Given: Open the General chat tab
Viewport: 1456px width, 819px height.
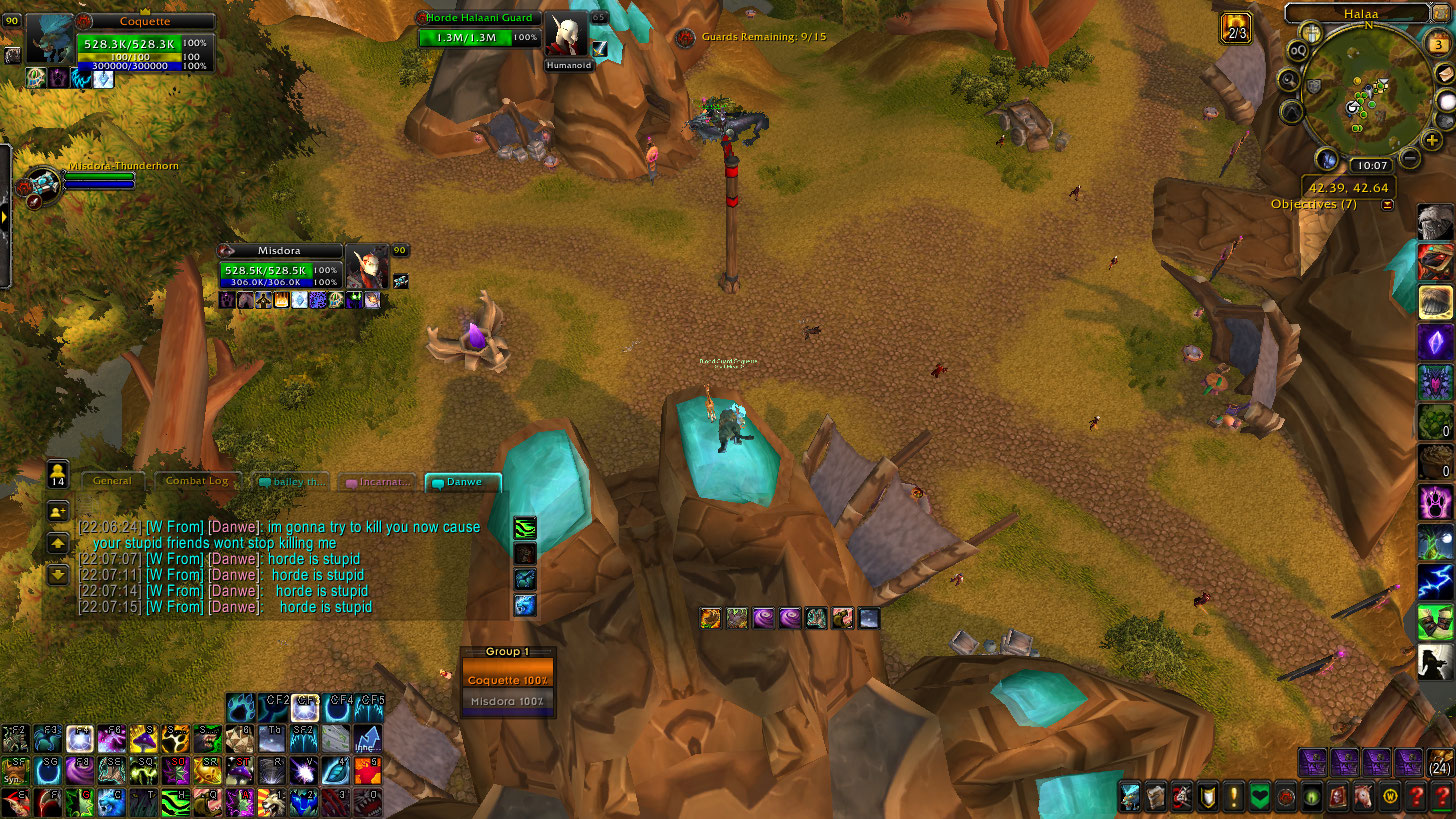Looking at the screenshot, I should [112, 481].
